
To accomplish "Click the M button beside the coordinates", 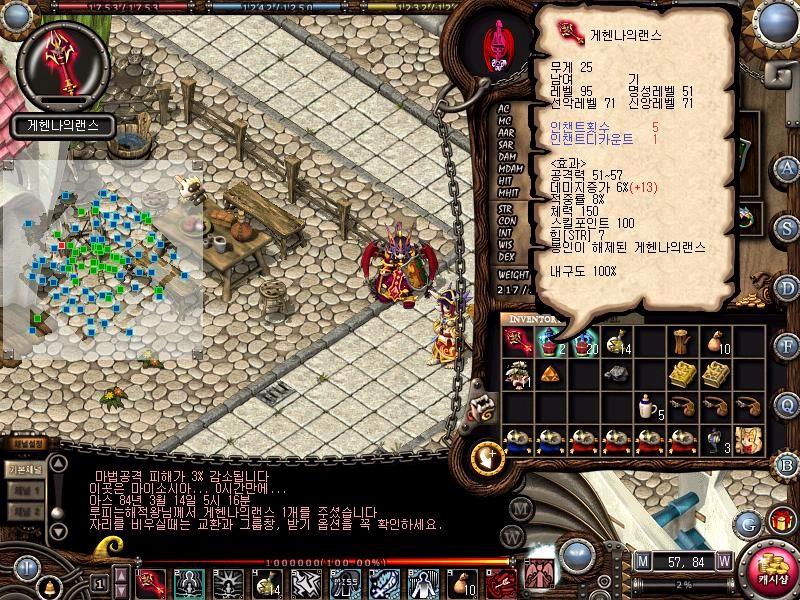I will pyautogui.click(x=642, y=561).
